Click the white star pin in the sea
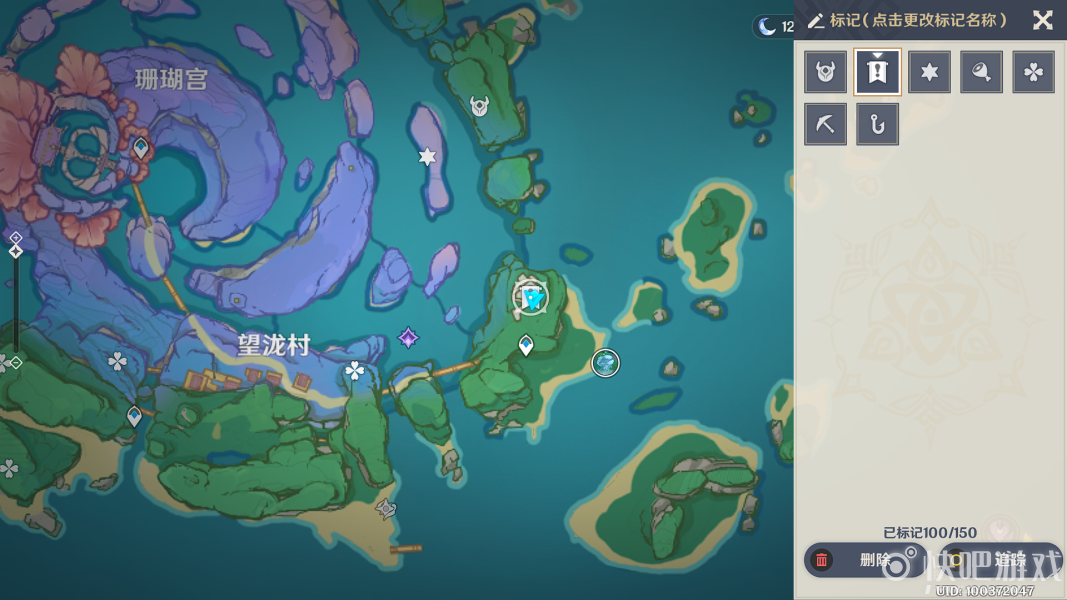 pyautogui.click(x=428, y=156)
